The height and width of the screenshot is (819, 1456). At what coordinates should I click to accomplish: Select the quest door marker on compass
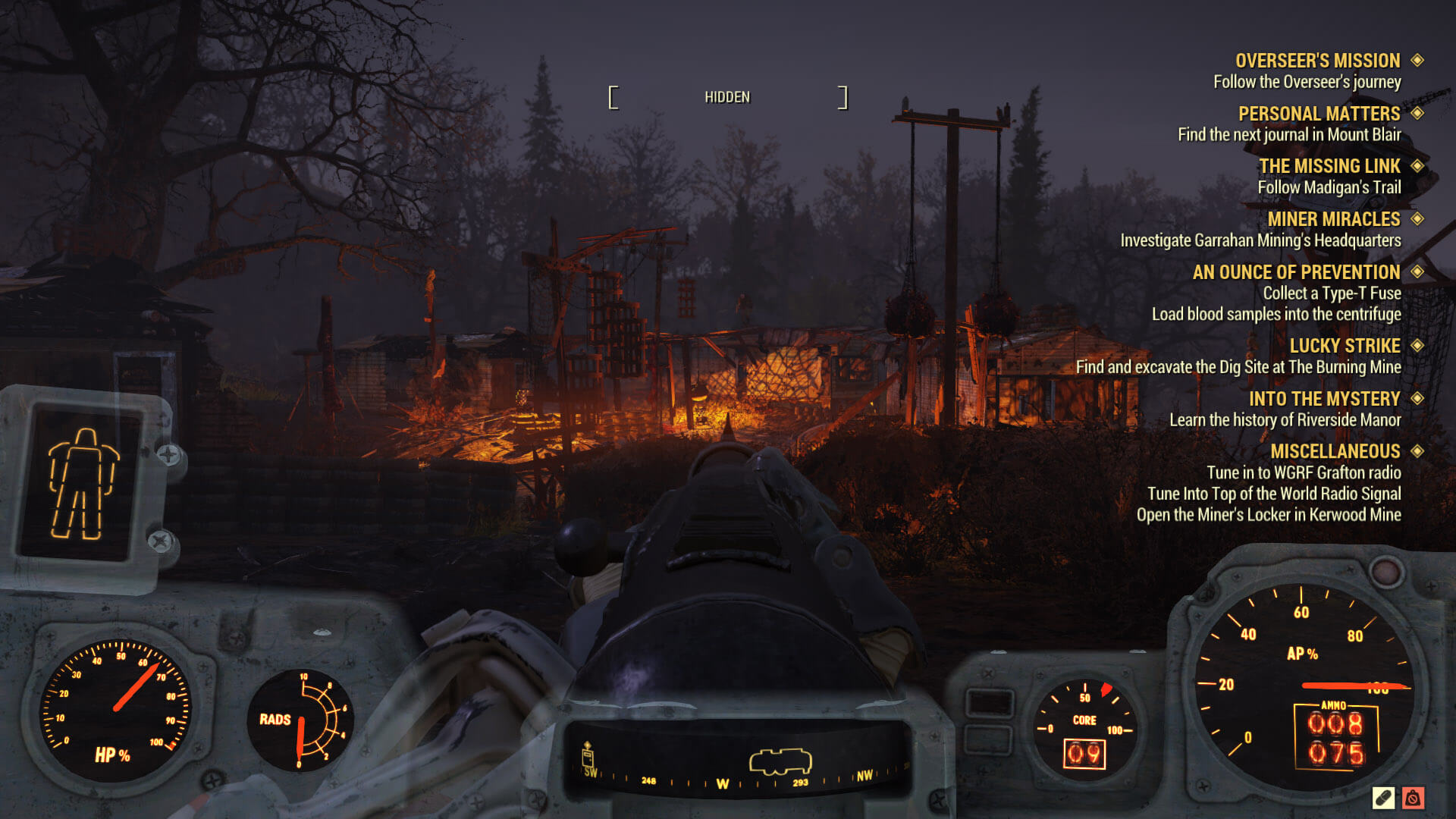[x=587, y=756]
